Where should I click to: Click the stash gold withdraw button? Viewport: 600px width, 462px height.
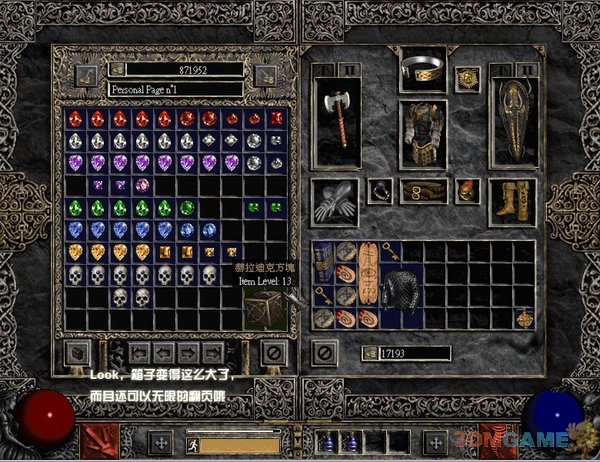[x=117, y=70]
